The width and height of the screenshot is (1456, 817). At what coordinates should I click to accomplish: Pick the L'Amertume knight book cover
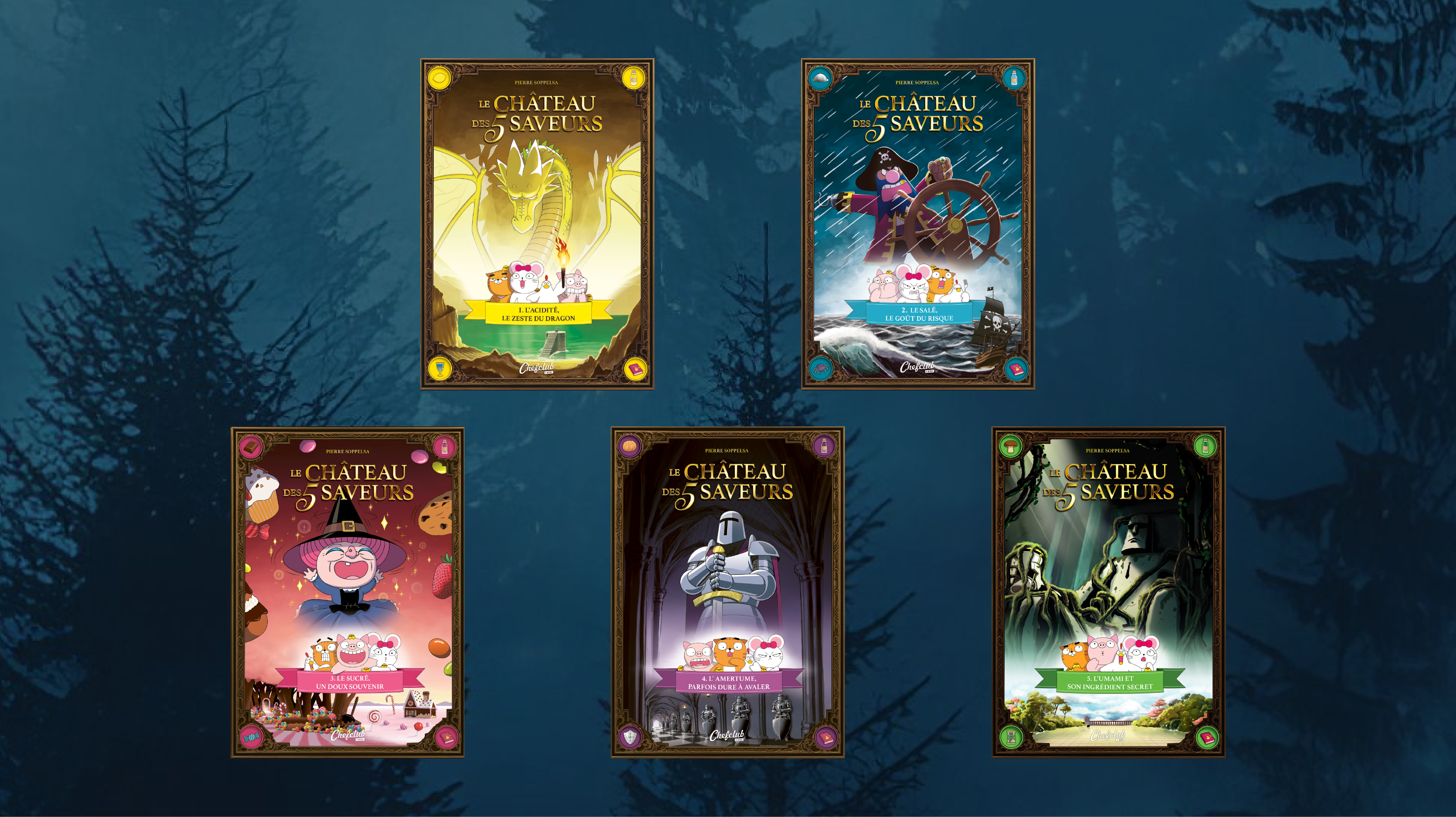point(727,592)
